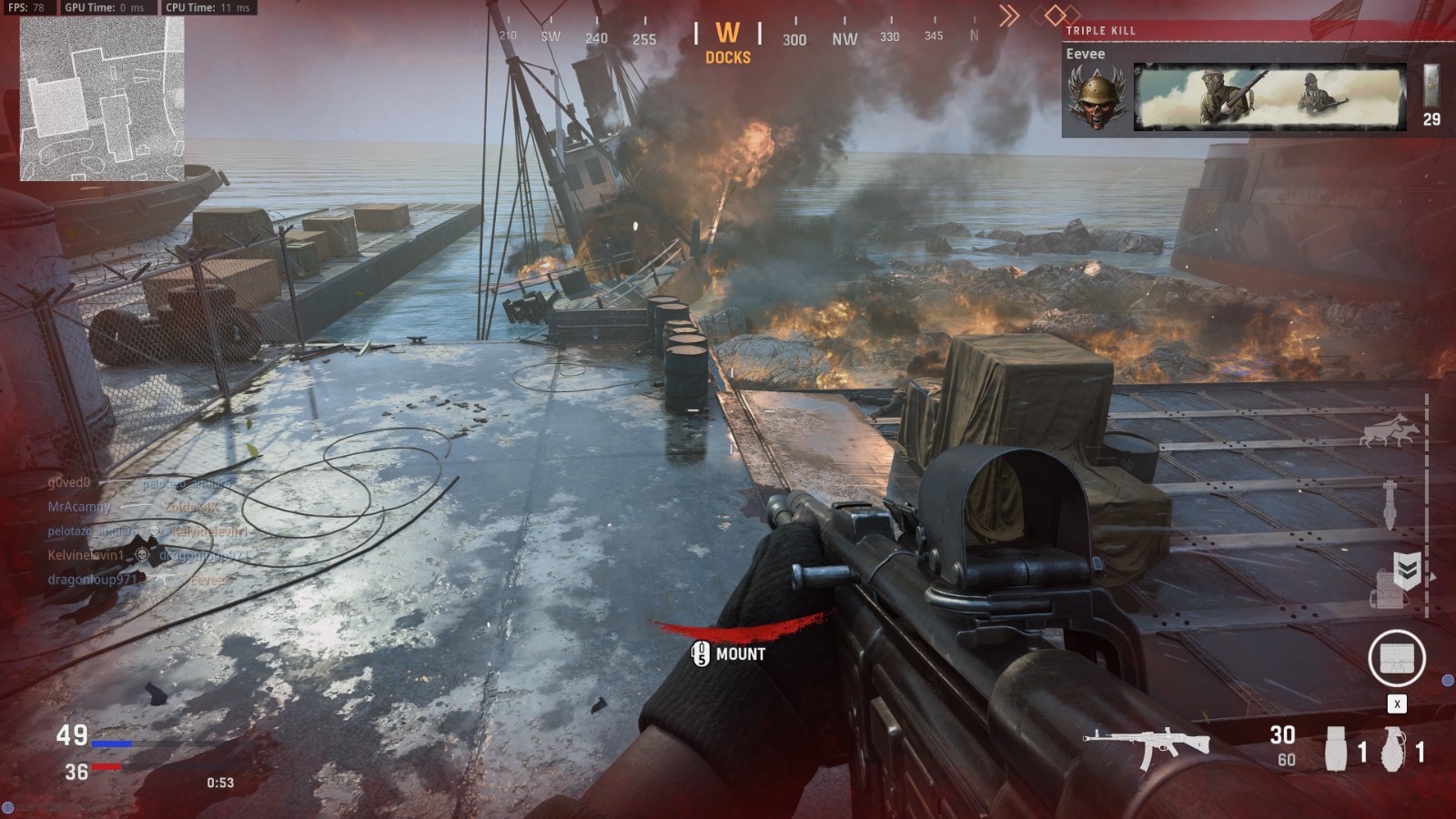Click the W Docks compass heading
Screen dimensions: 1456x819
click(727, 43)
